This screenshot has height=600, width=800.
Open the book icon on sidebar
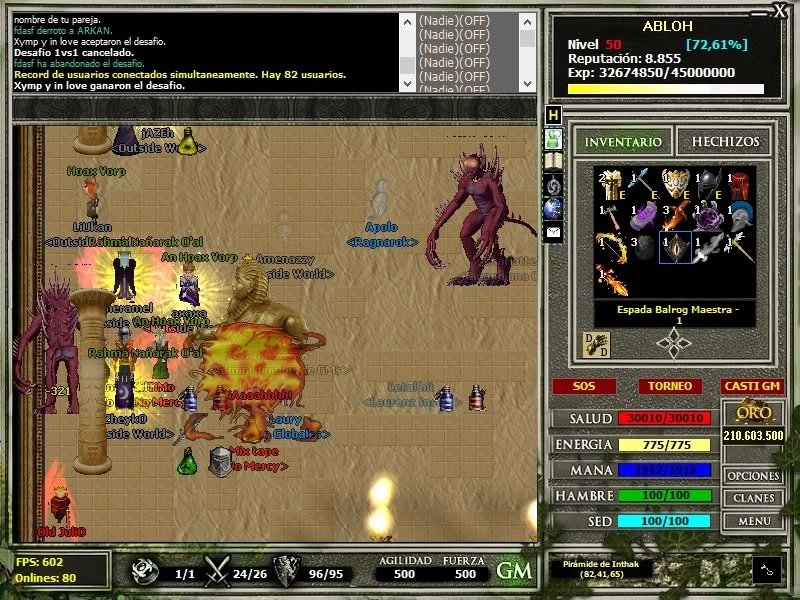[553, 161]
